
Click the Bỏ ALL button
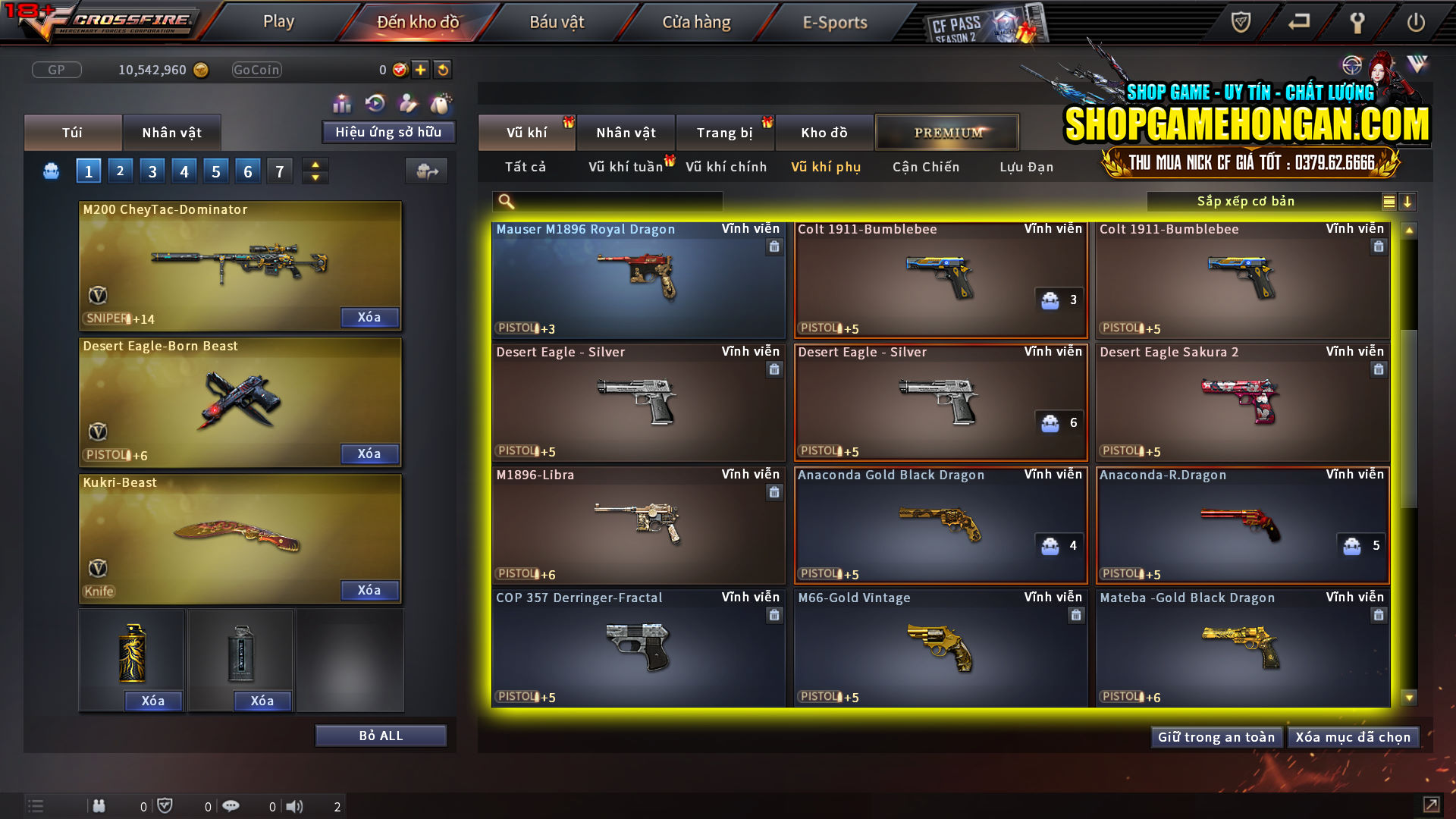(x=381, y=735)
